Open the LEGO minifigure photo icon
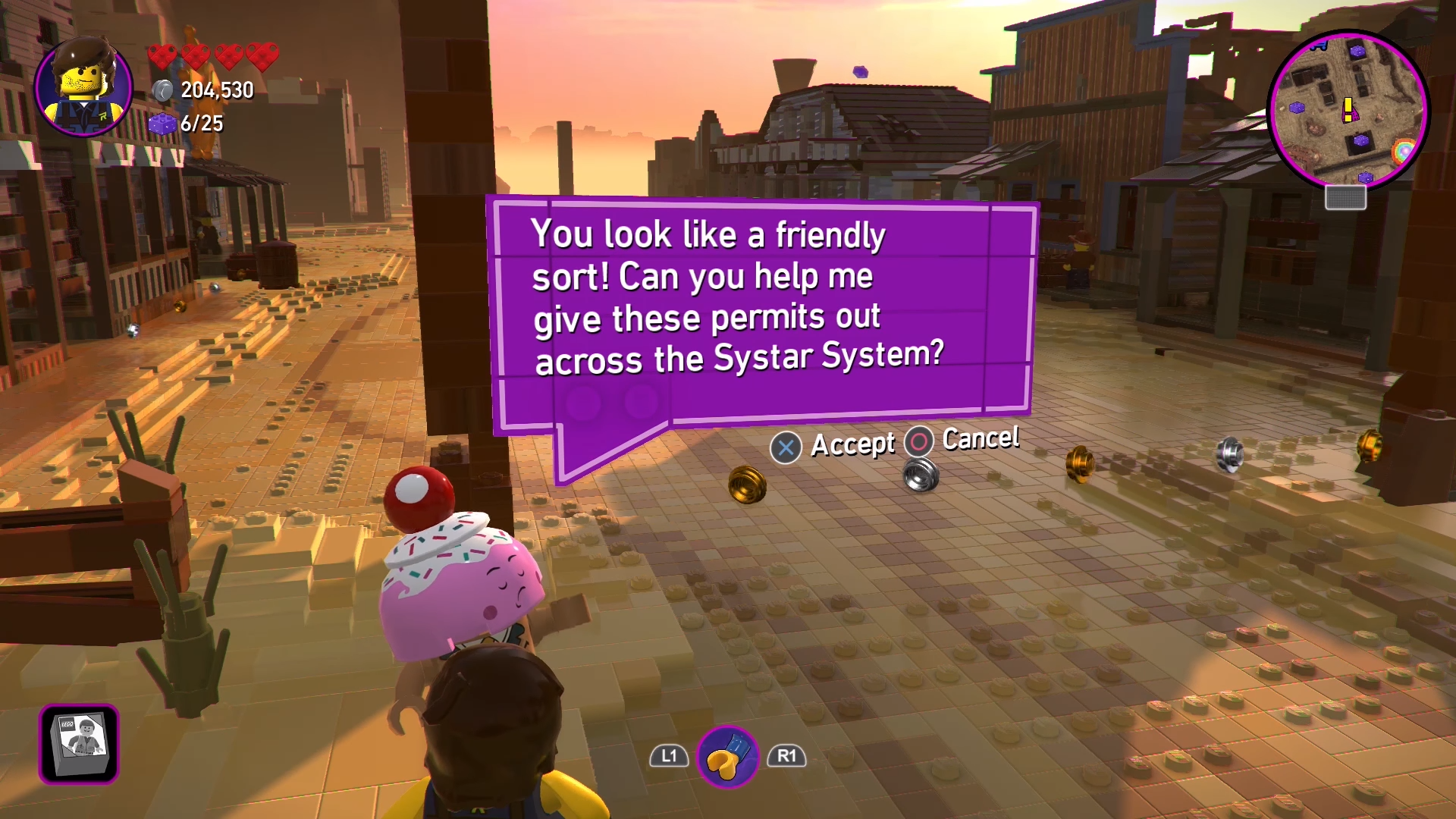Viewport: 1456px width, 819px height. (x=79, y=743)
